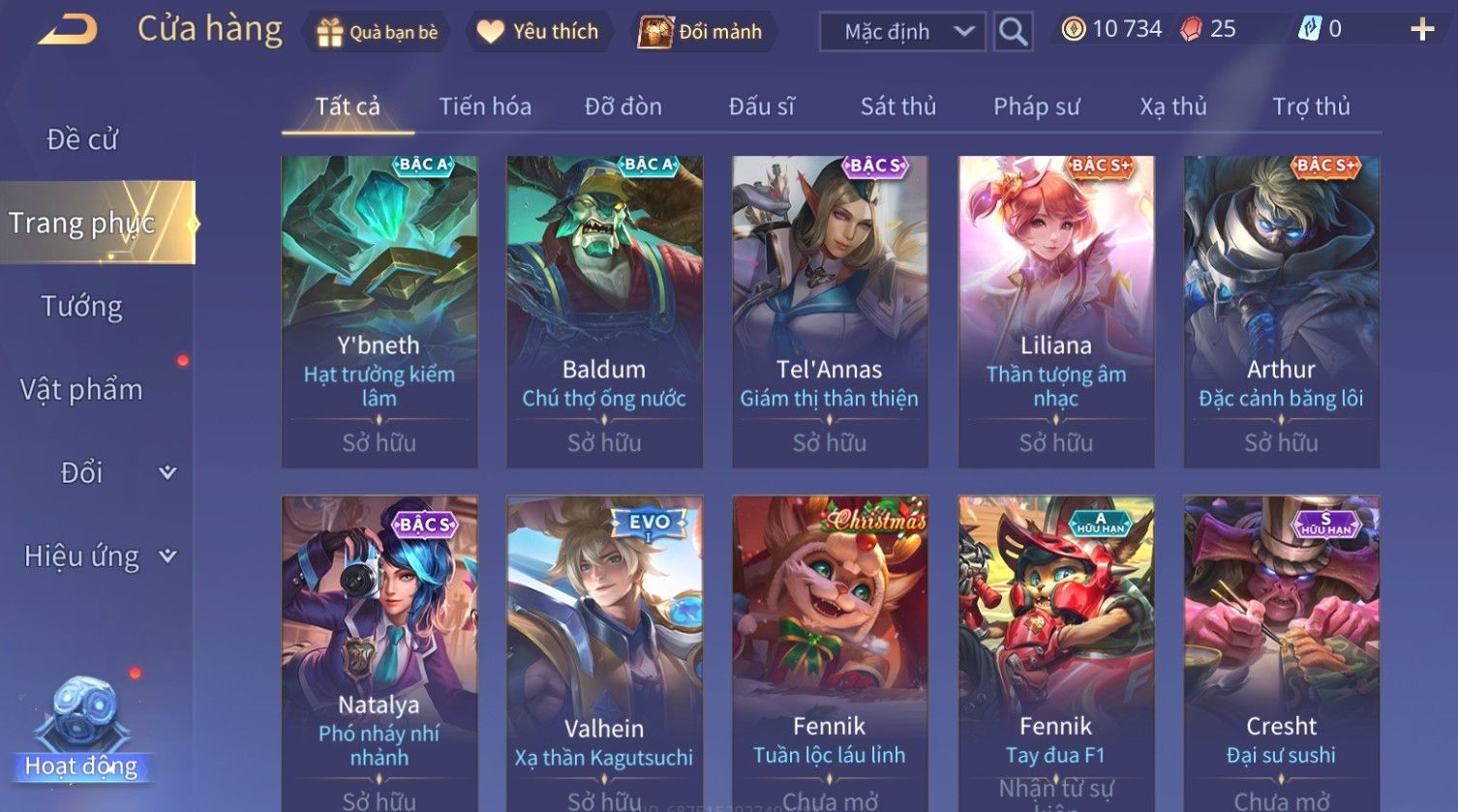Open Quà bạn bè gift menu
Viewport: 1458px width, 812px height.
pyautogui.click(x=378, y=32)
